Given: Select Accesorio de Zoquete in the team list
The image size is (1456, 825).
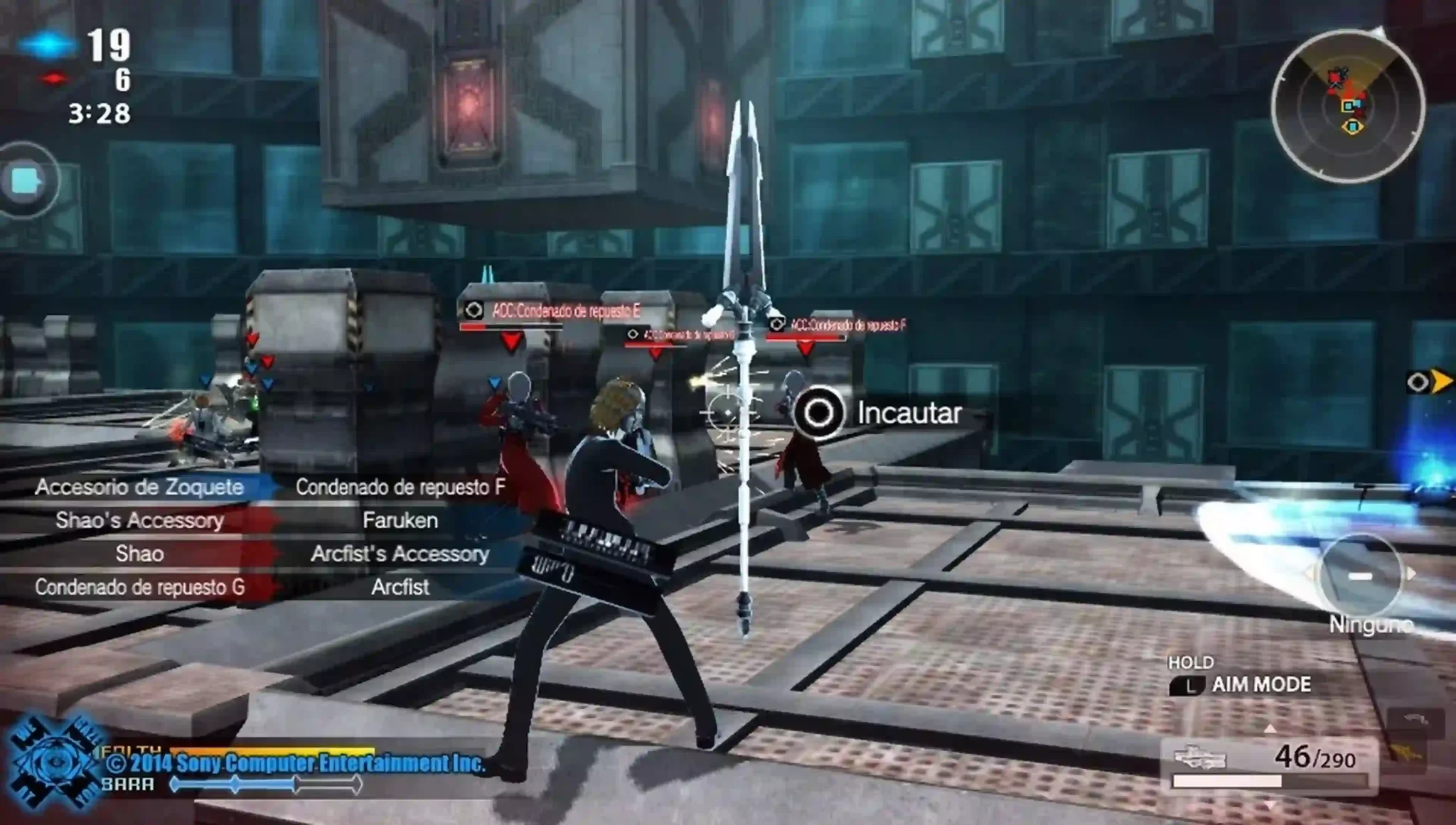Looking at the screenshot, I should click(x=139, y=487).
